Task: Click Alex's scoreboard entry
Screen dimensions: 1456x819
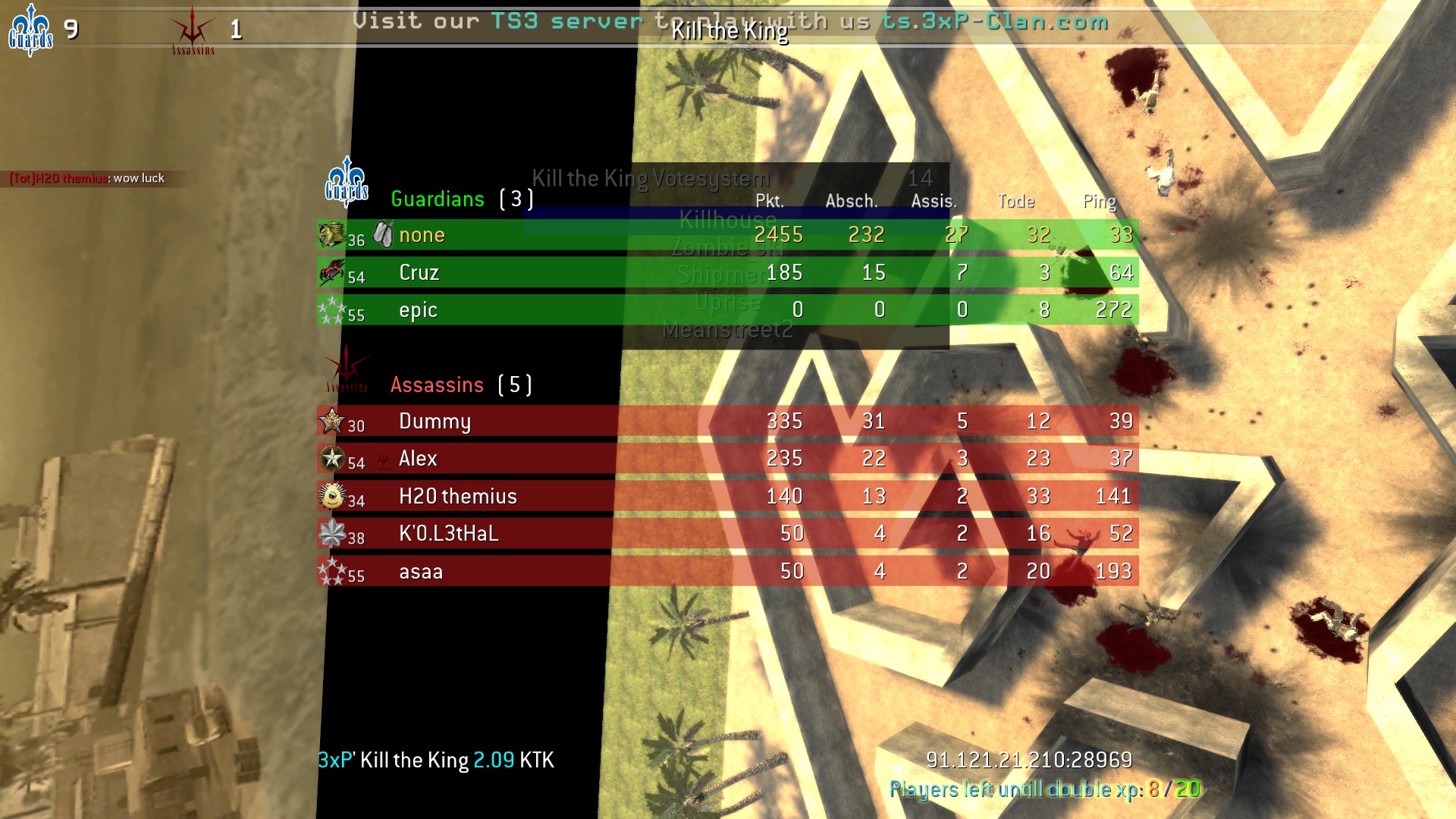Action: pyautogui.click(x=418, y=458)
